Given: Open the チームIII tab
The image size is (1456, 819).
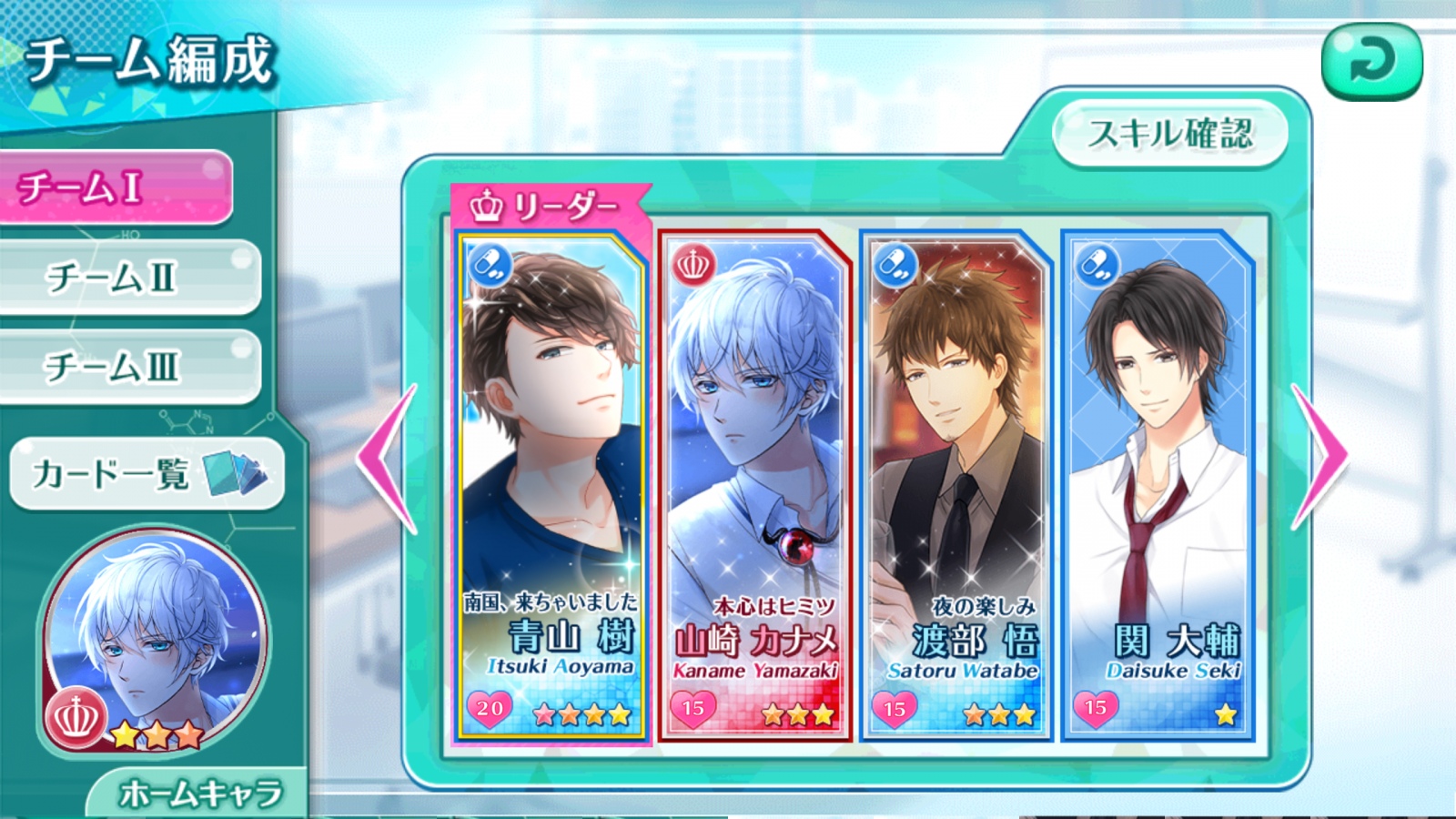Looking at the screenshot, I should coord(129,367).
